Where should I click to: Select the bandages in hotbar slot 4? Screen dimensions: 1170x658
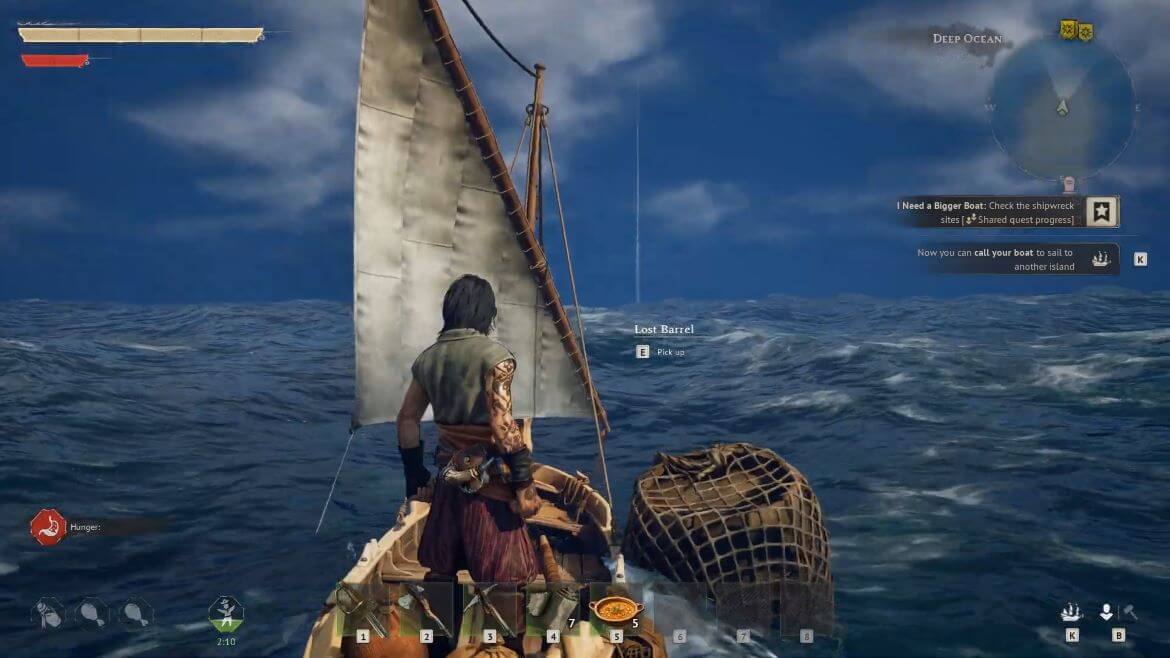point(552,610)
